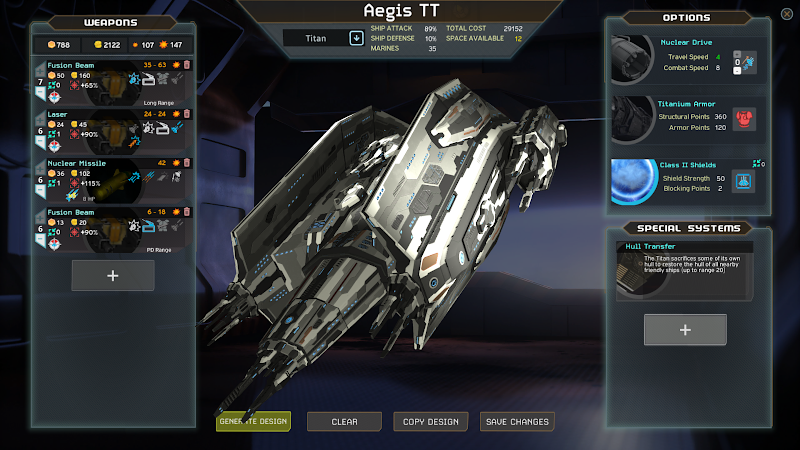This screenshot has width=800, height=450.
Task: Add a new special system
Action: pos(685,329)
